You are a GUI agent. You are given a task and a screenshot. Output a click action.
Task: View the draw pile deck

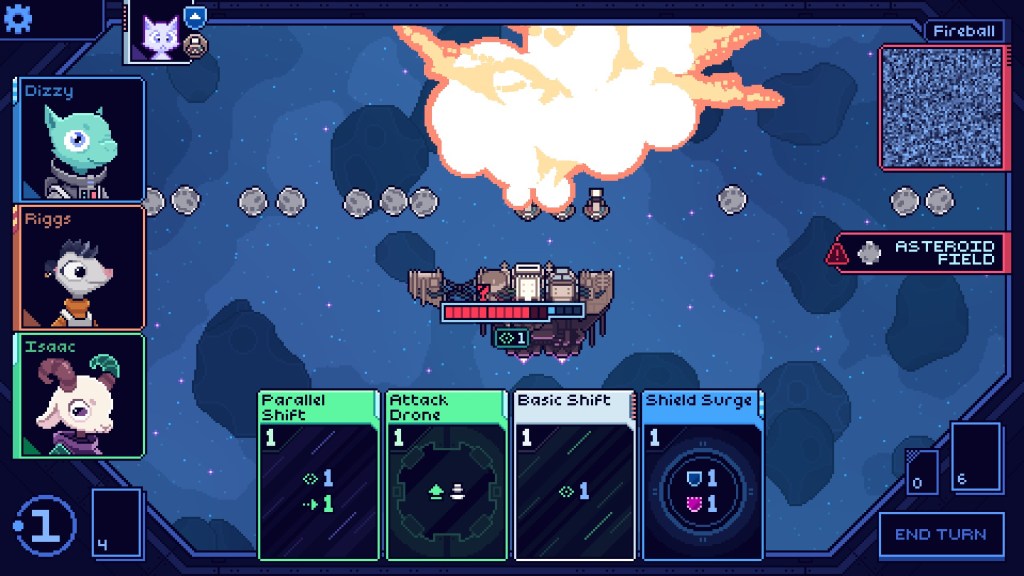pos(116,521)
